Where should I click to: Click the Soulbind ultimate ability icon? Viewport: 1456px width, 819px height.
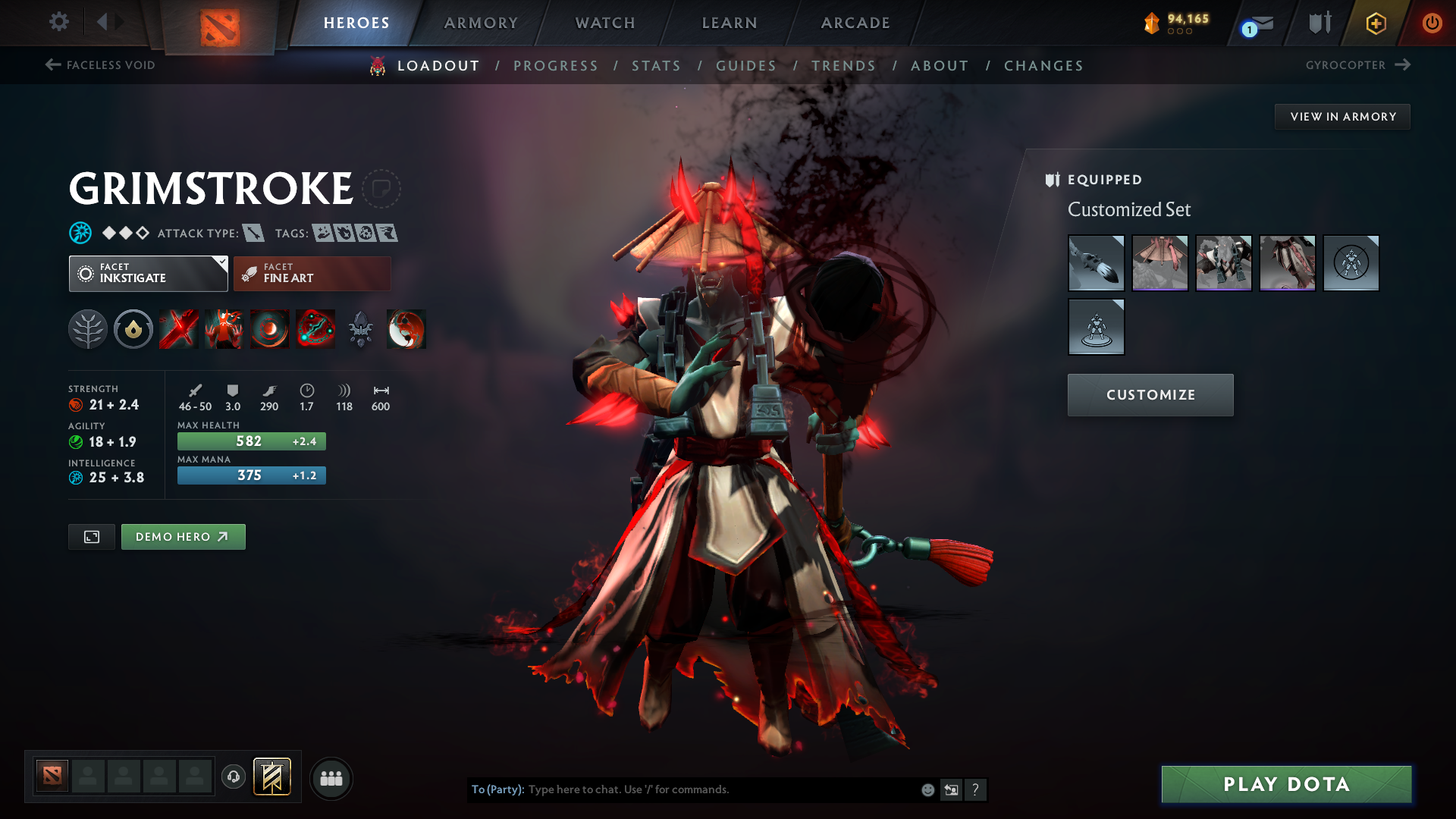315,329
